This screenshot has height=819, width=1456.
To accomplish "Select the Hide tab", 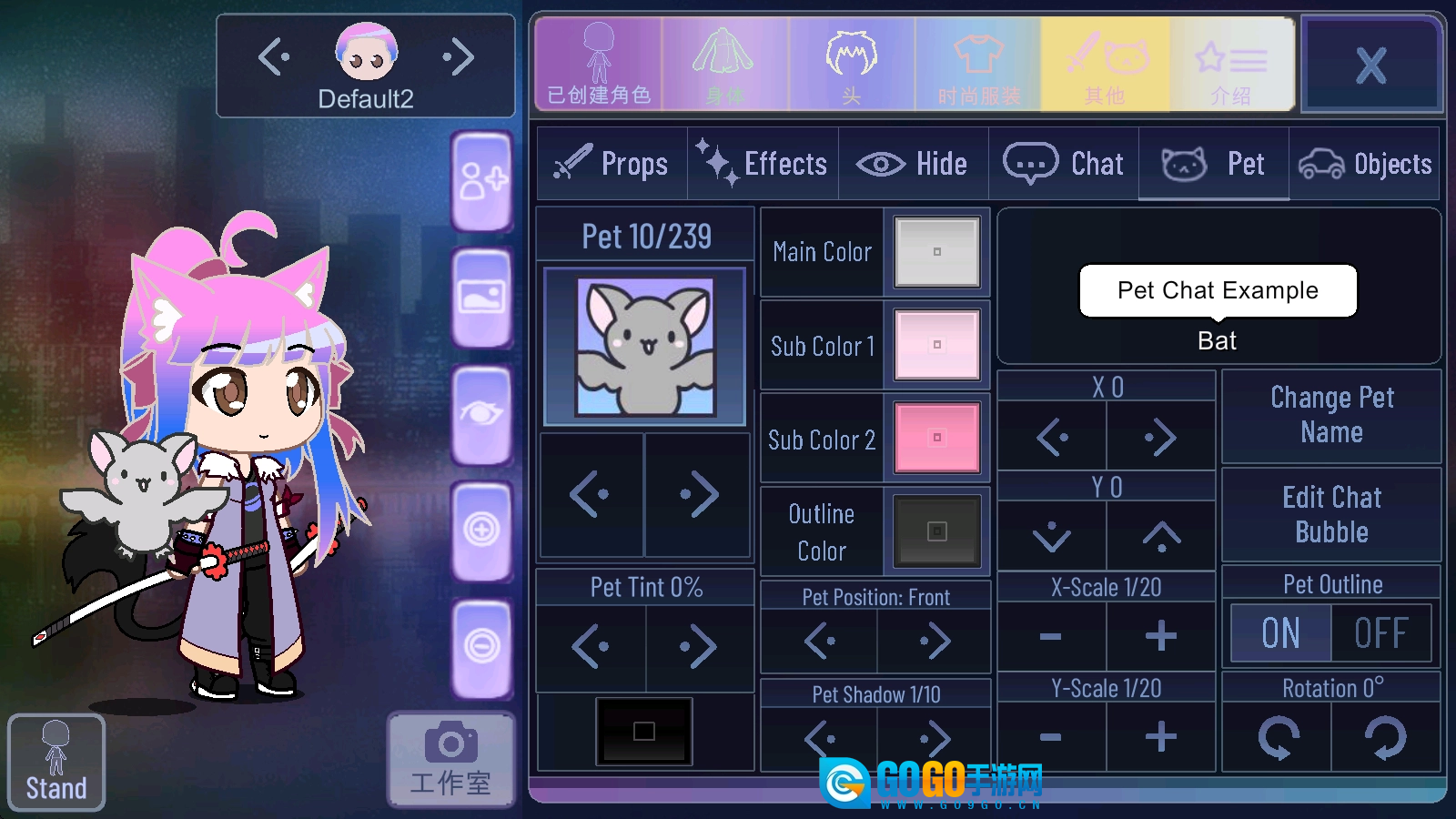I will (x=913, y=164).
